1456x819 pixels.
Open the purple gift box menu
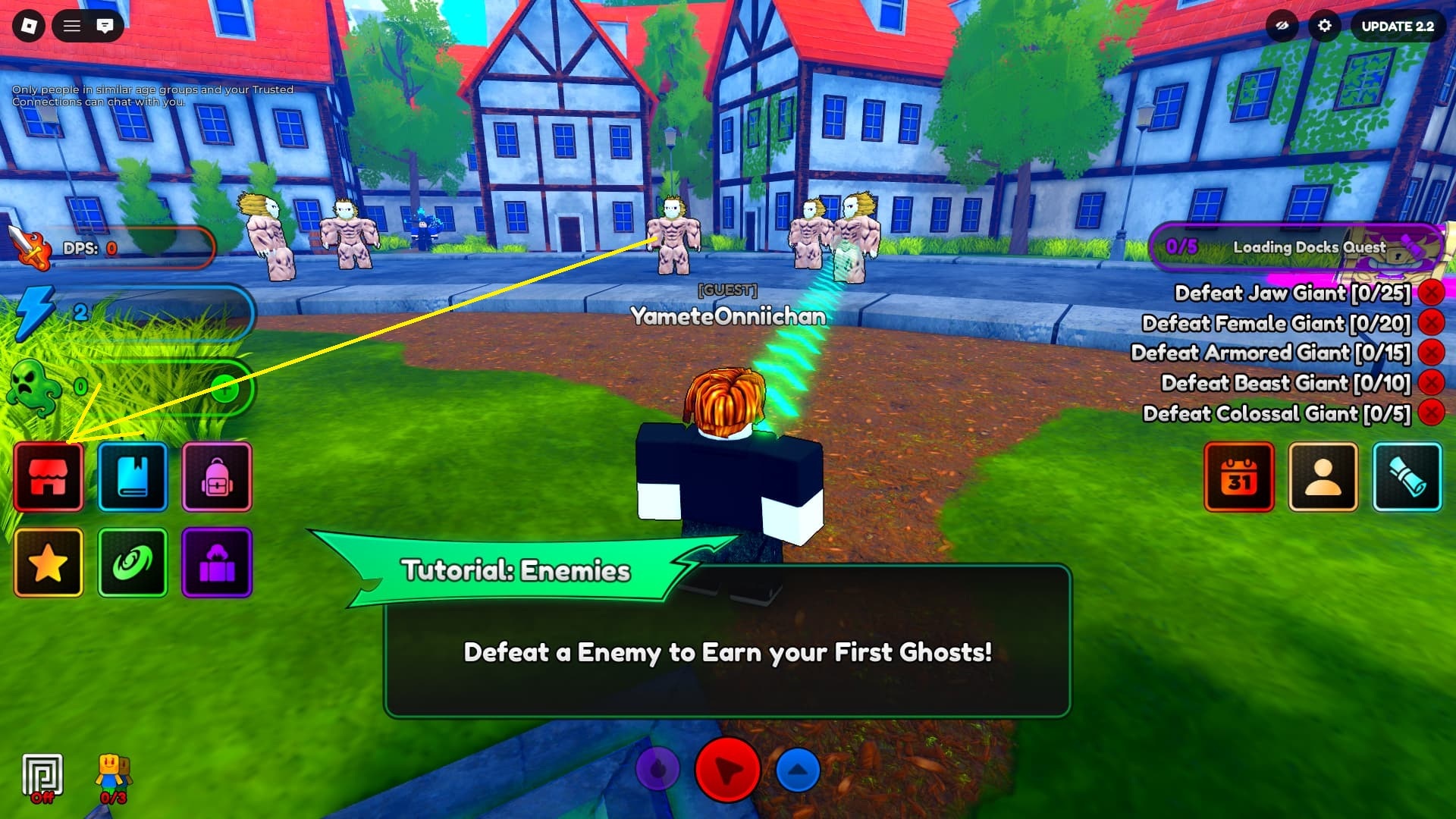coord(218,563)
